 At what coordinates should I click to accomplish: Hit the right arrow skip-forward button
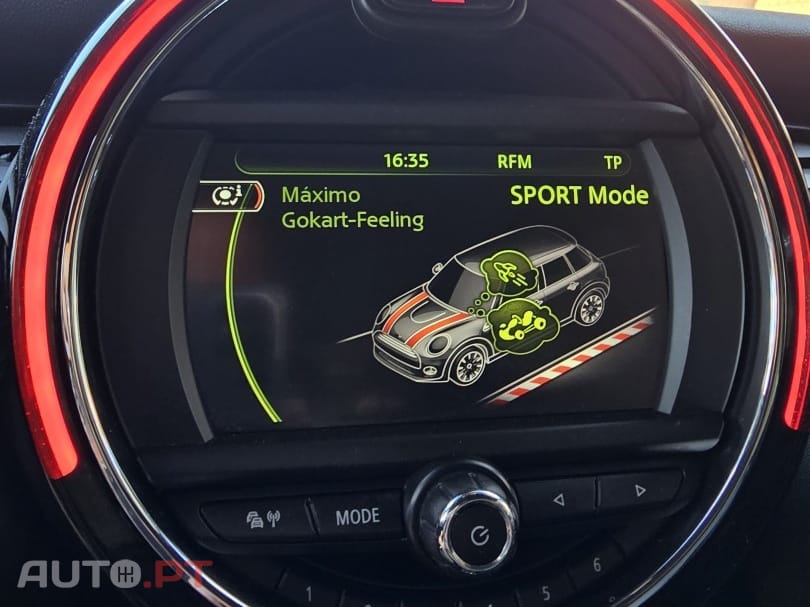(x=639, y=489)
